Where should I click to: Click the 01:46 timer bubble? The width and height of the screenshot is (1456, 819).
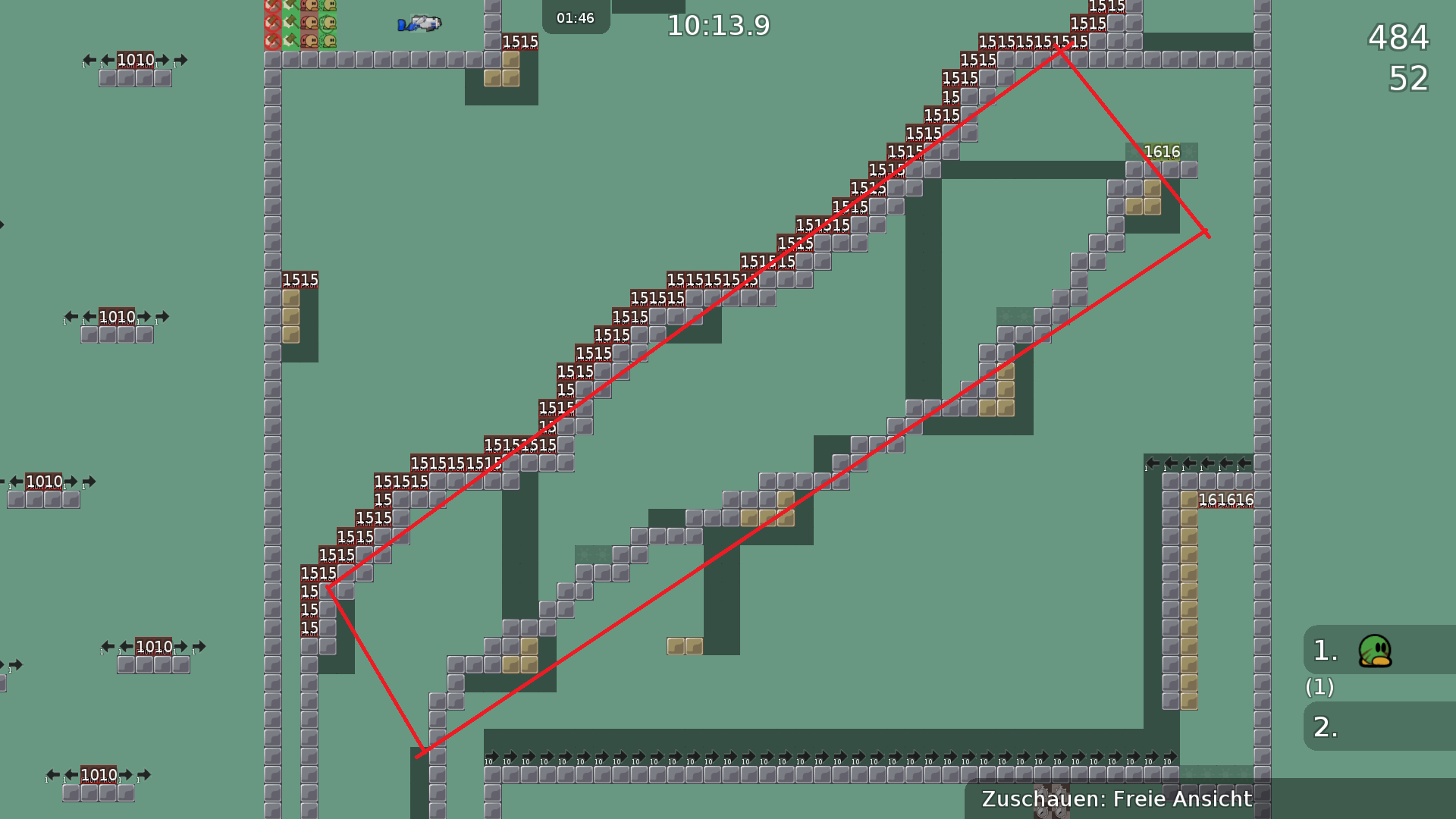point(575,18)
